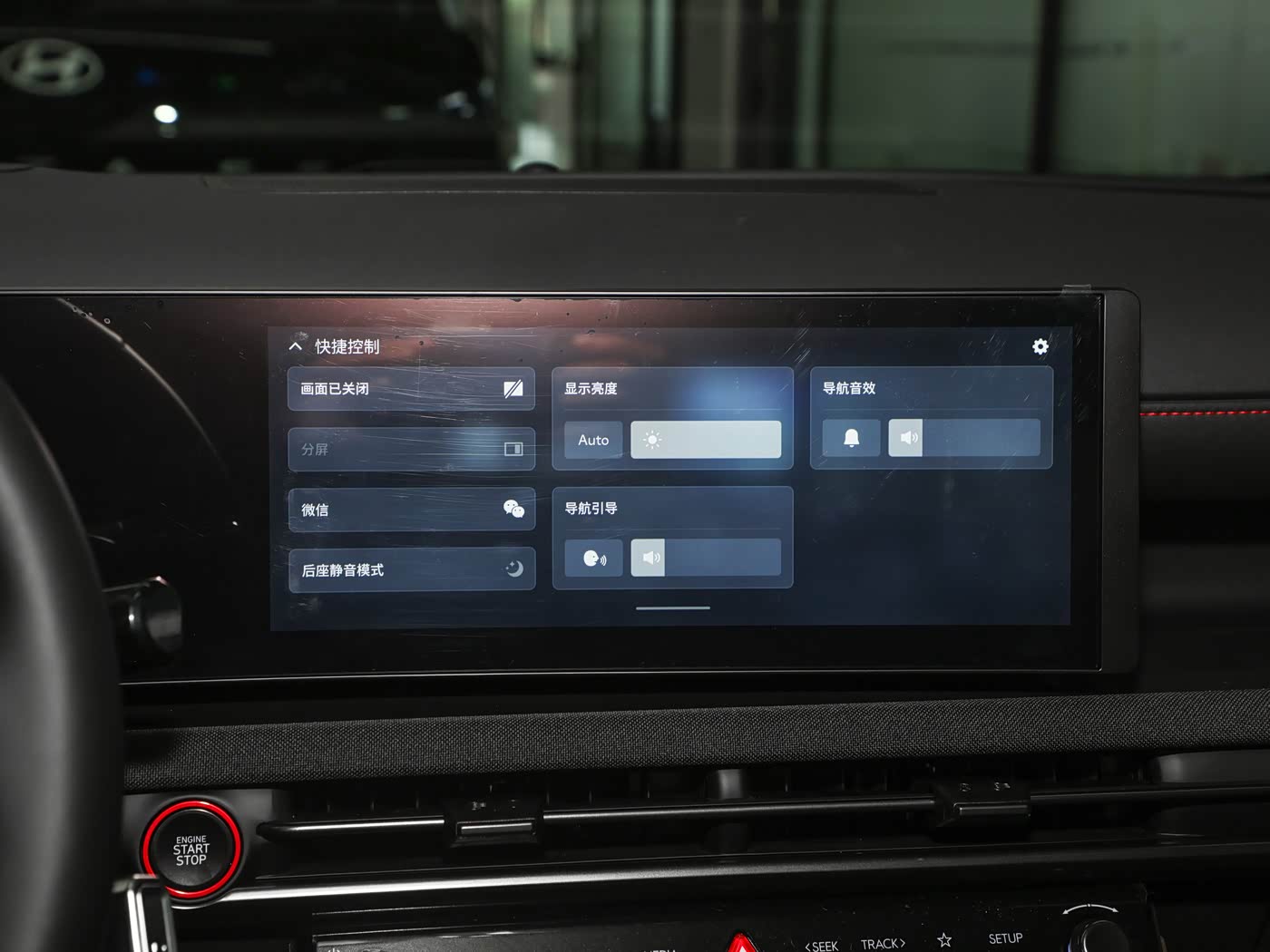Enable Auto display brightness

point(593,440)
